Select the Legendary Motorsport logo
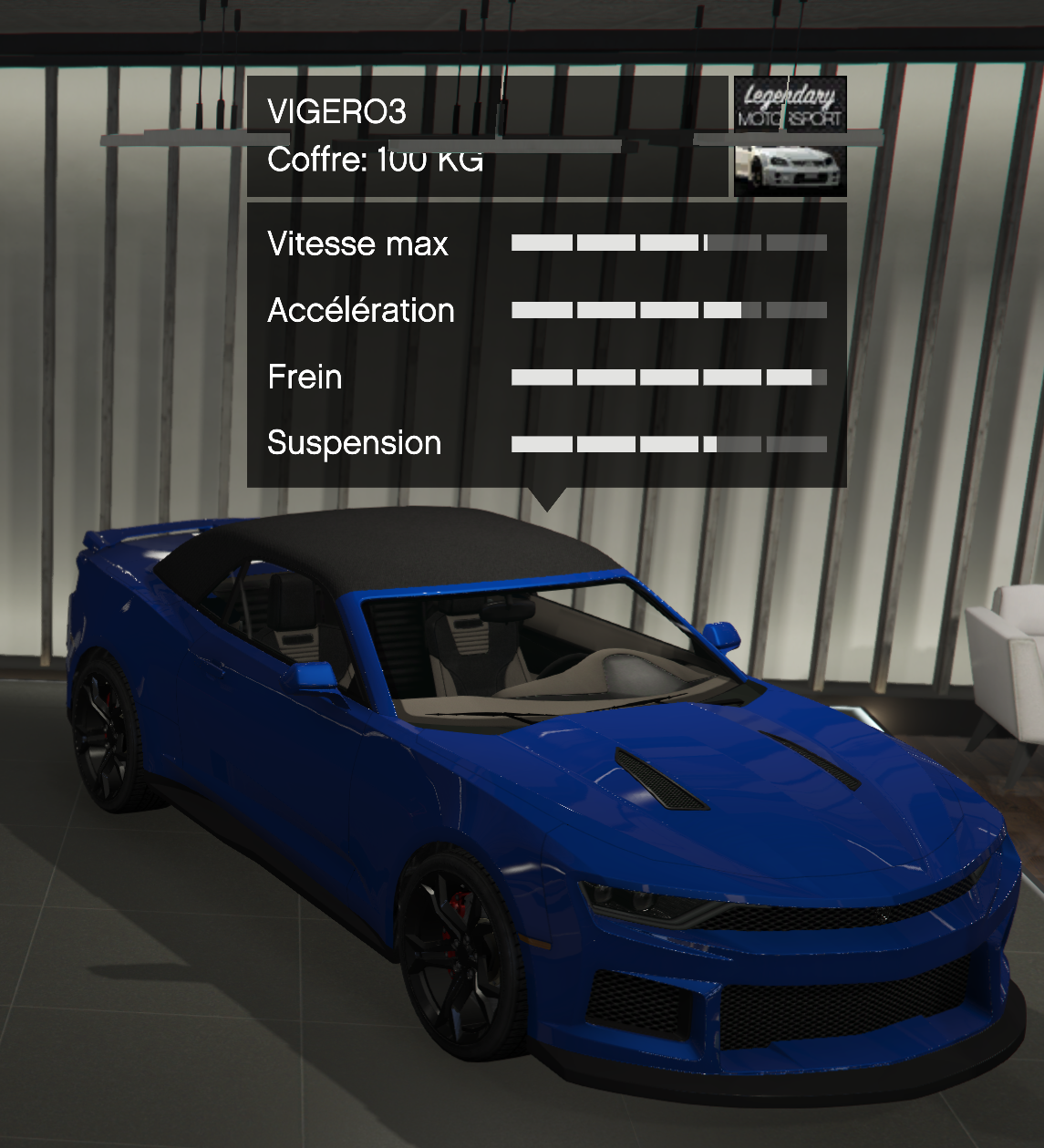Image resolution: width=1044 pixels, height=1148 pixels. 790,106
